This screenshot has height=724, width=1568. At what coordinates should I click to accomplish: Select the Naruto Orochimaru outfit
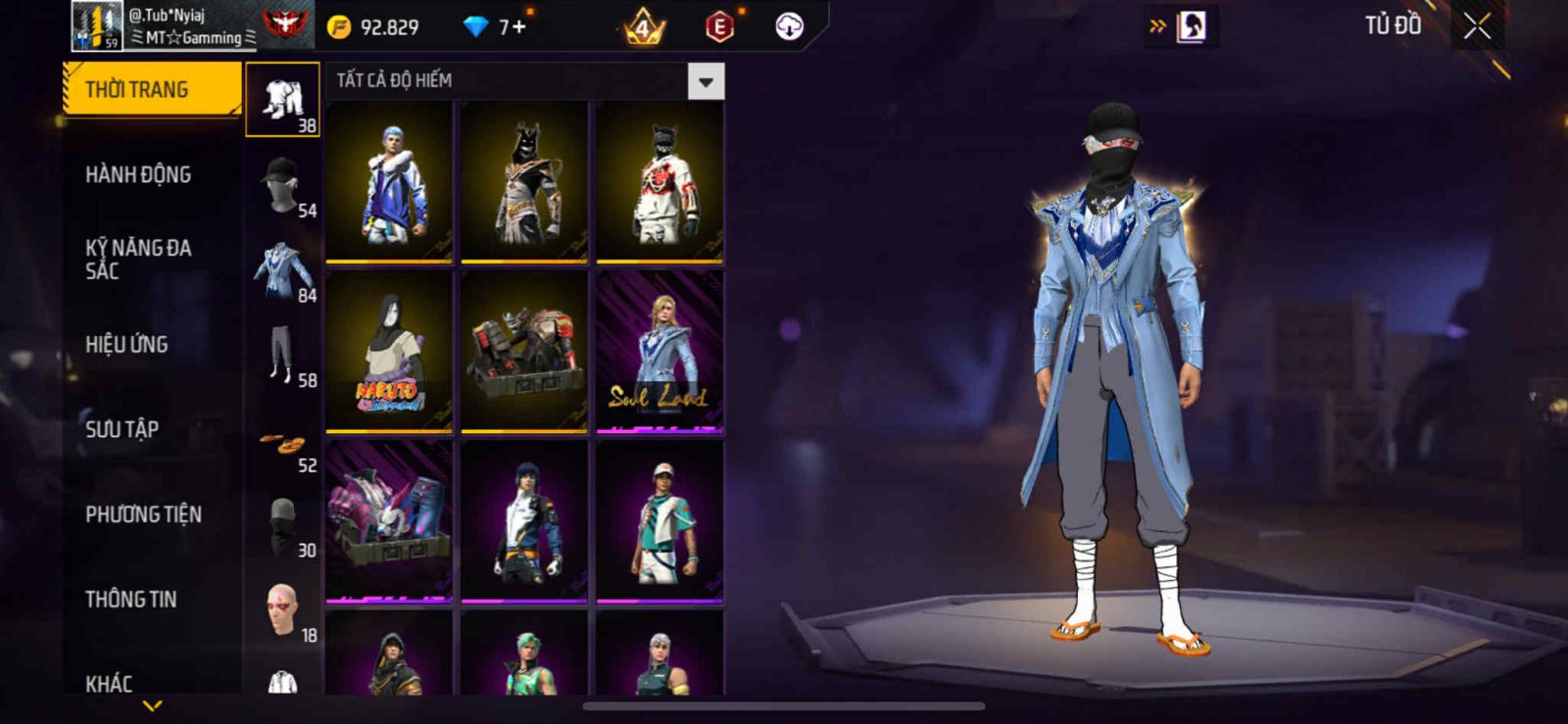[389, 350]
